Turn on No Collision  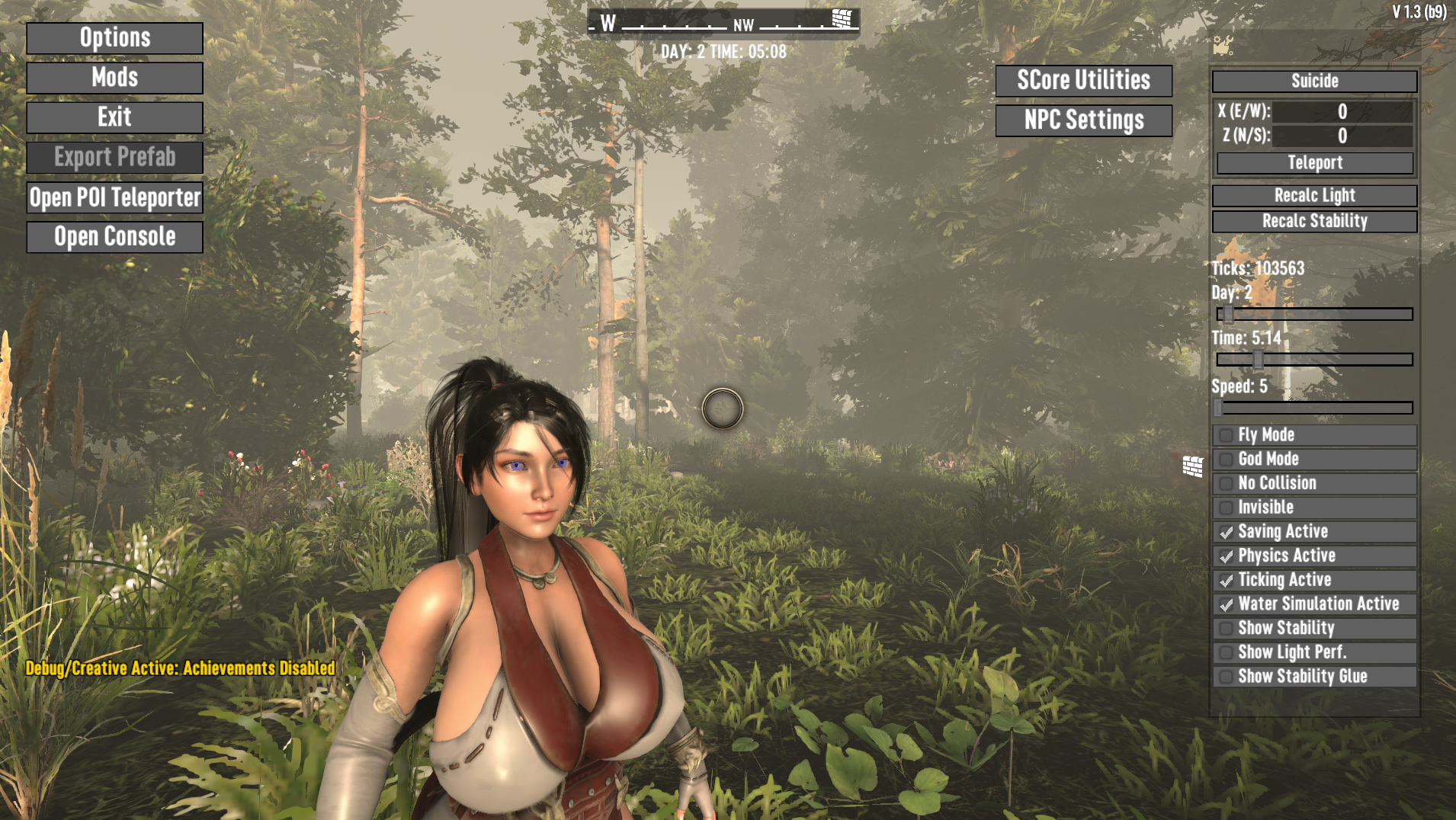1227,484
